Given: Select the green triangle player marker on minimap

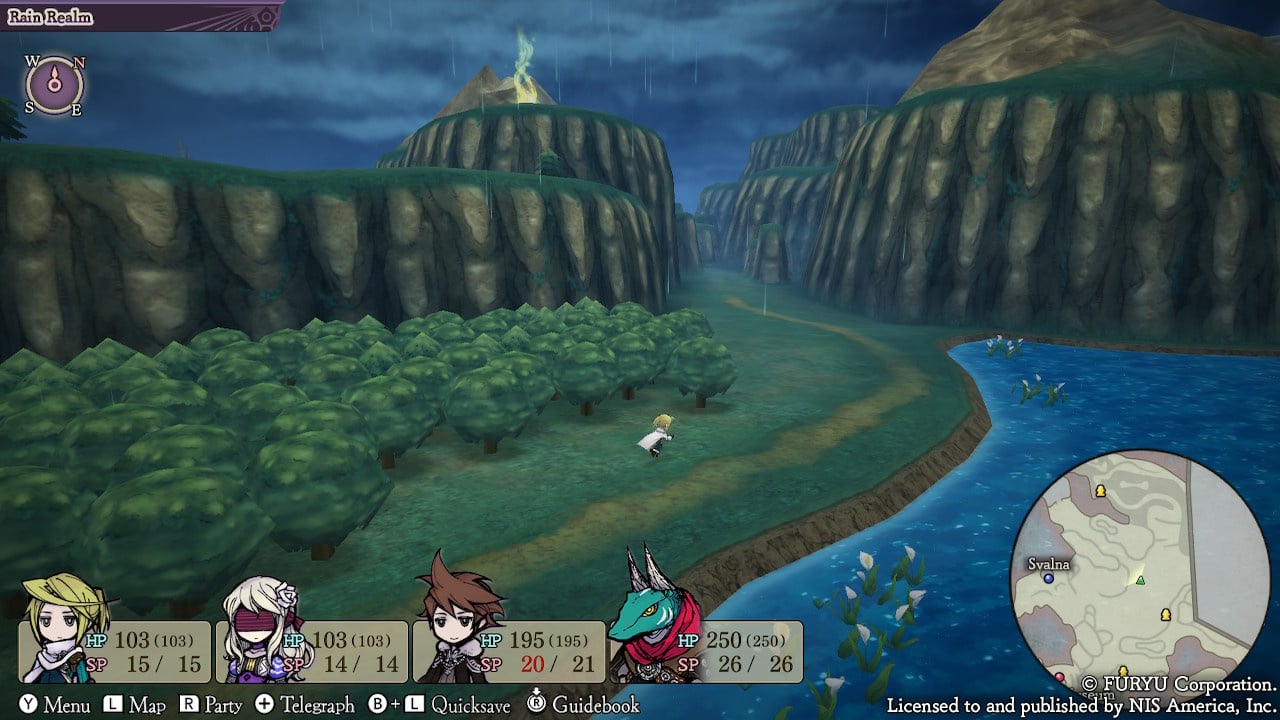Looking at the screenshot, I should (1140, 581).
